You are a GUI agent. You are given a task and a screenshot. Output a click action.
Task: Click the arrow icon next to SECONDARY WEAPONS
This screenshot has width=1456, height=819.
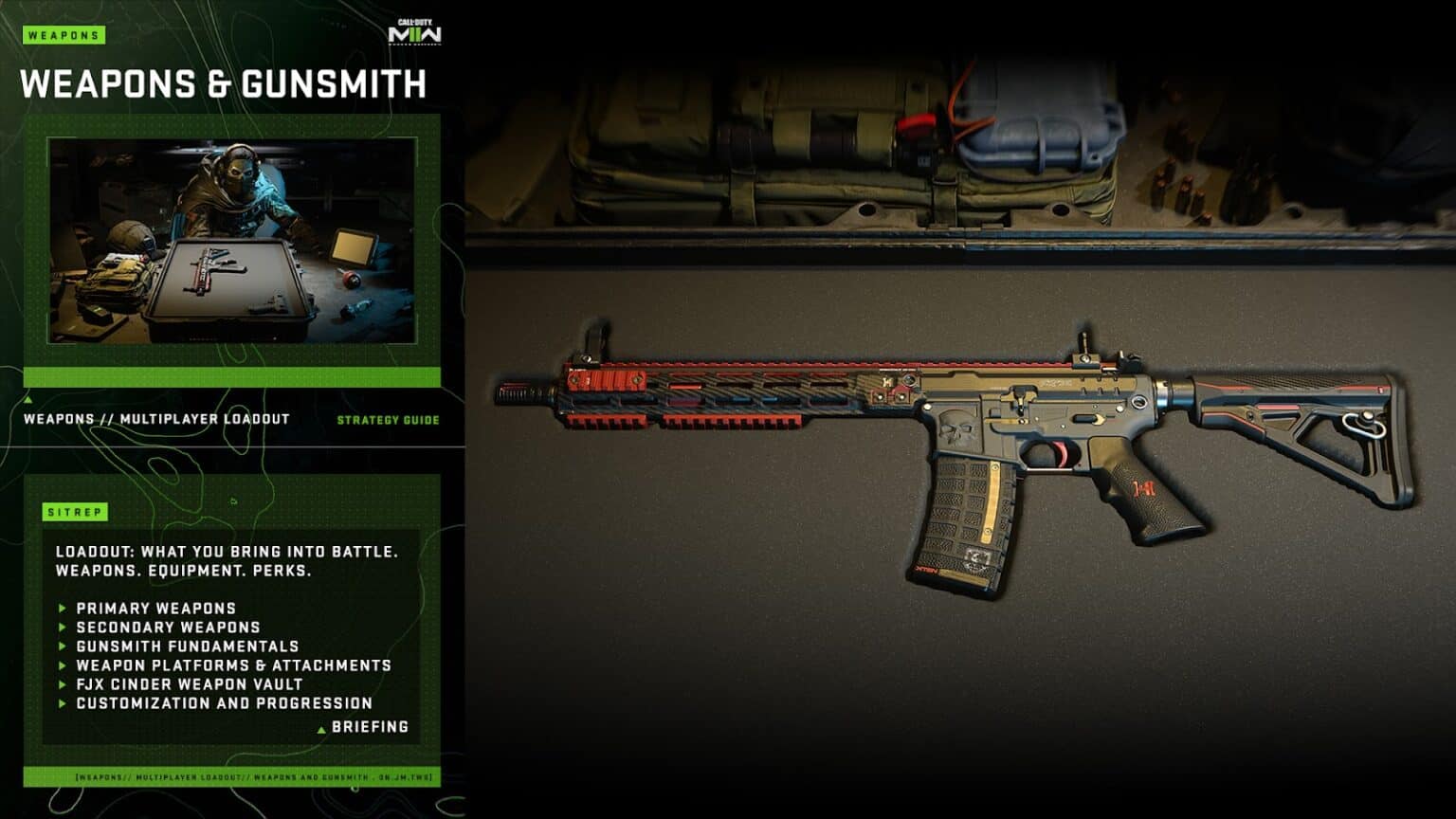pos(61,628)
